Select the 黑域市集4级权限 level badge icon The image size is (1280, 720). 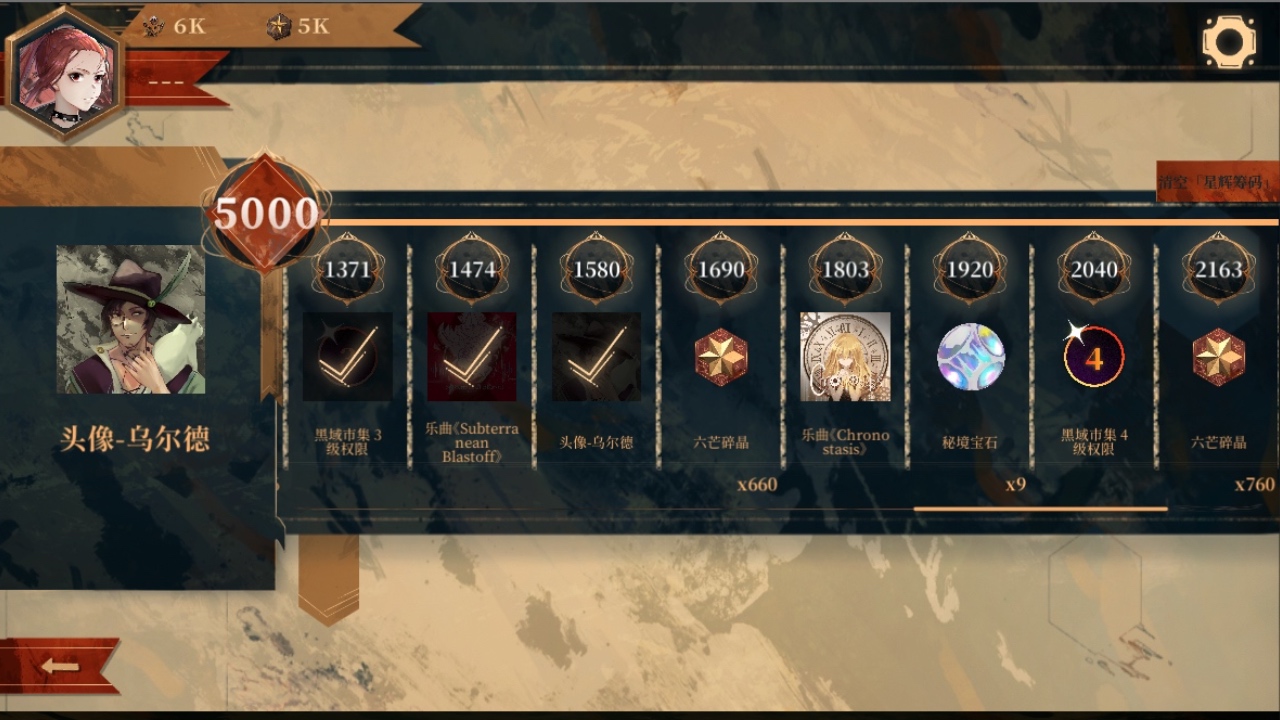(x=1093, y=357)
